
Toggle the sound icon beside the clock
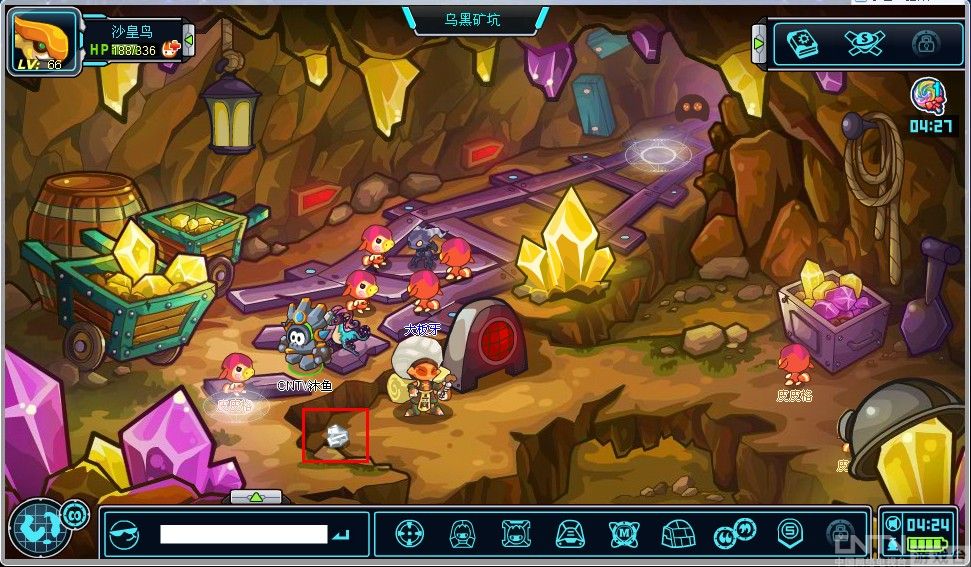tap(892, 524)
